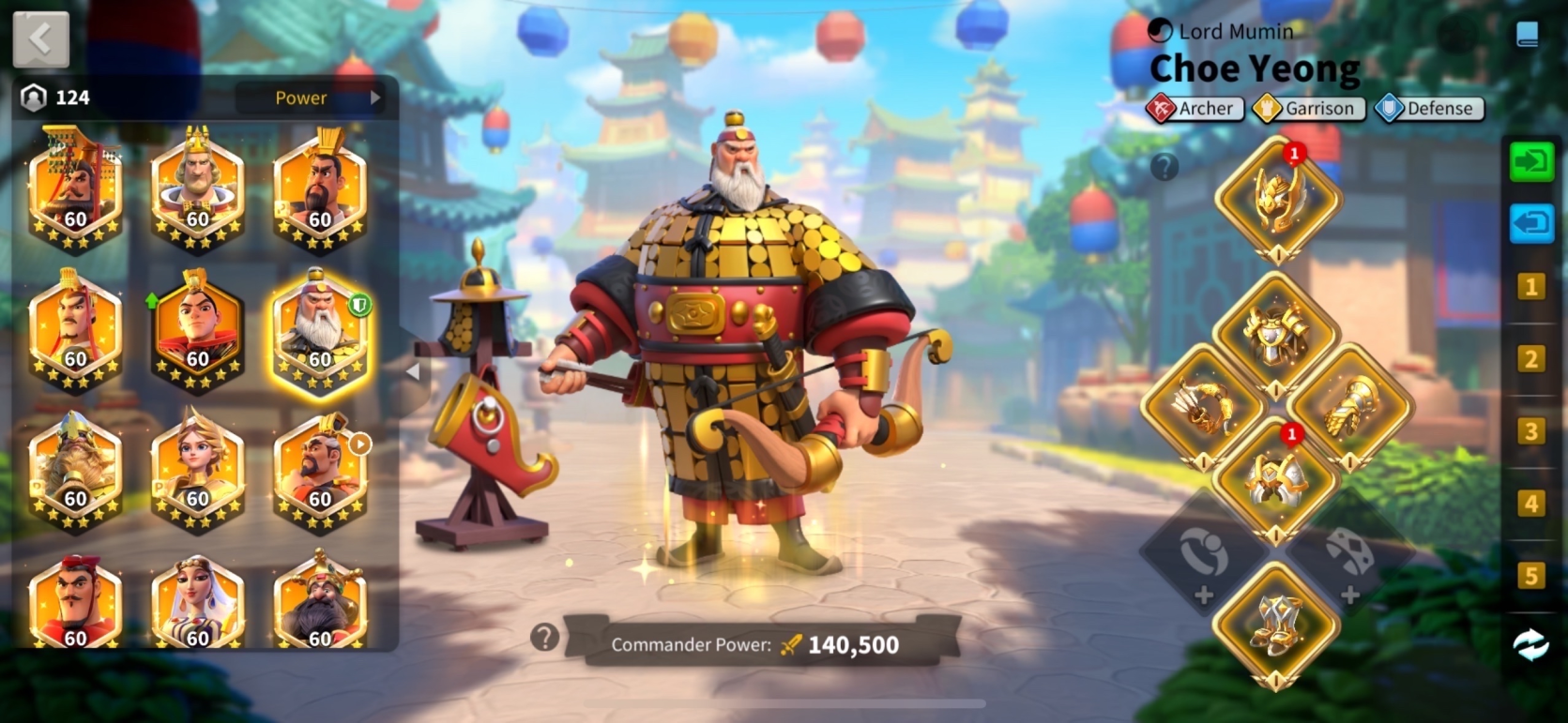Go back using the top-left arrow

click(40, 39)
